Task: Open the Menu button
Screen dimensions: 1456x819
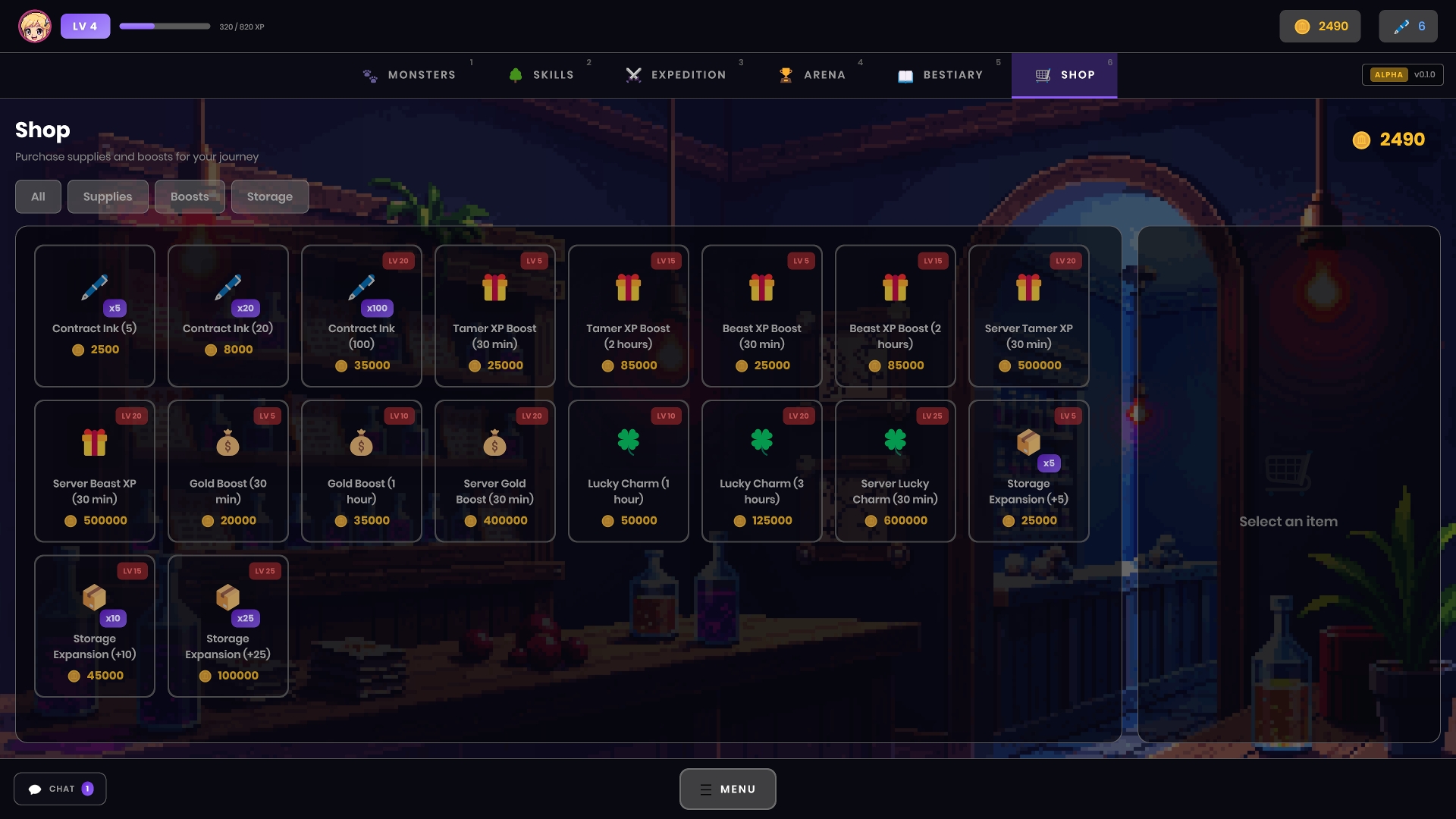Action: tap(728, 789)
